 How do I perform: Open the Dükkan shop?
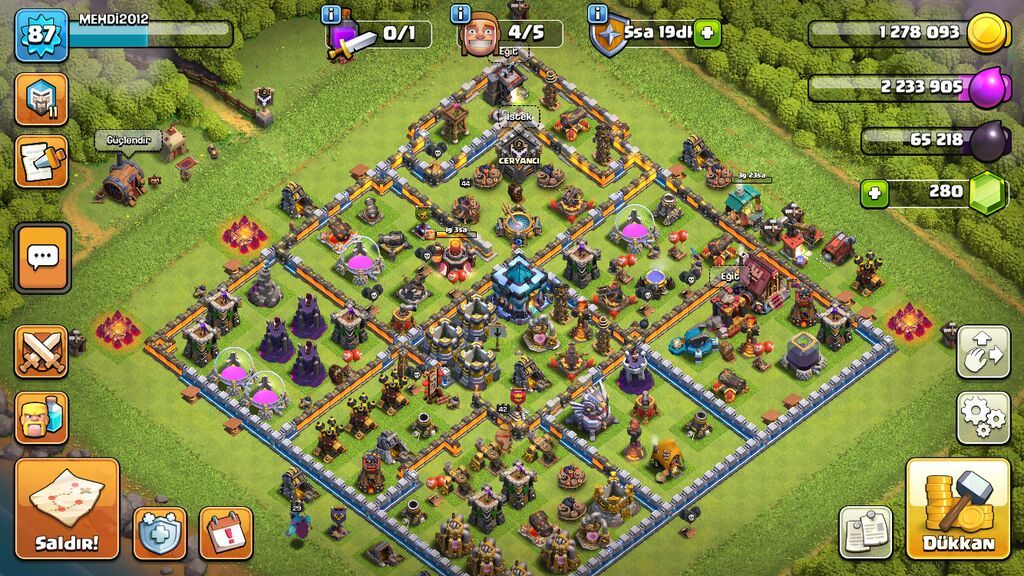(x=958, y=508)
